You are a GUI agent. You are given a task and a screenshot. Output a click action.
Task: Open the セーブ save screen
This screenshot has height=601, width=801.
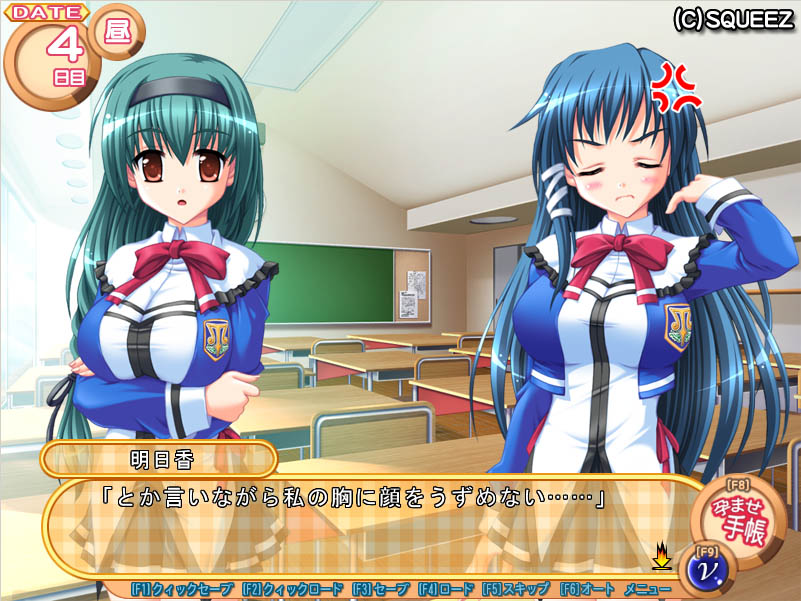[x=380, y=589]
